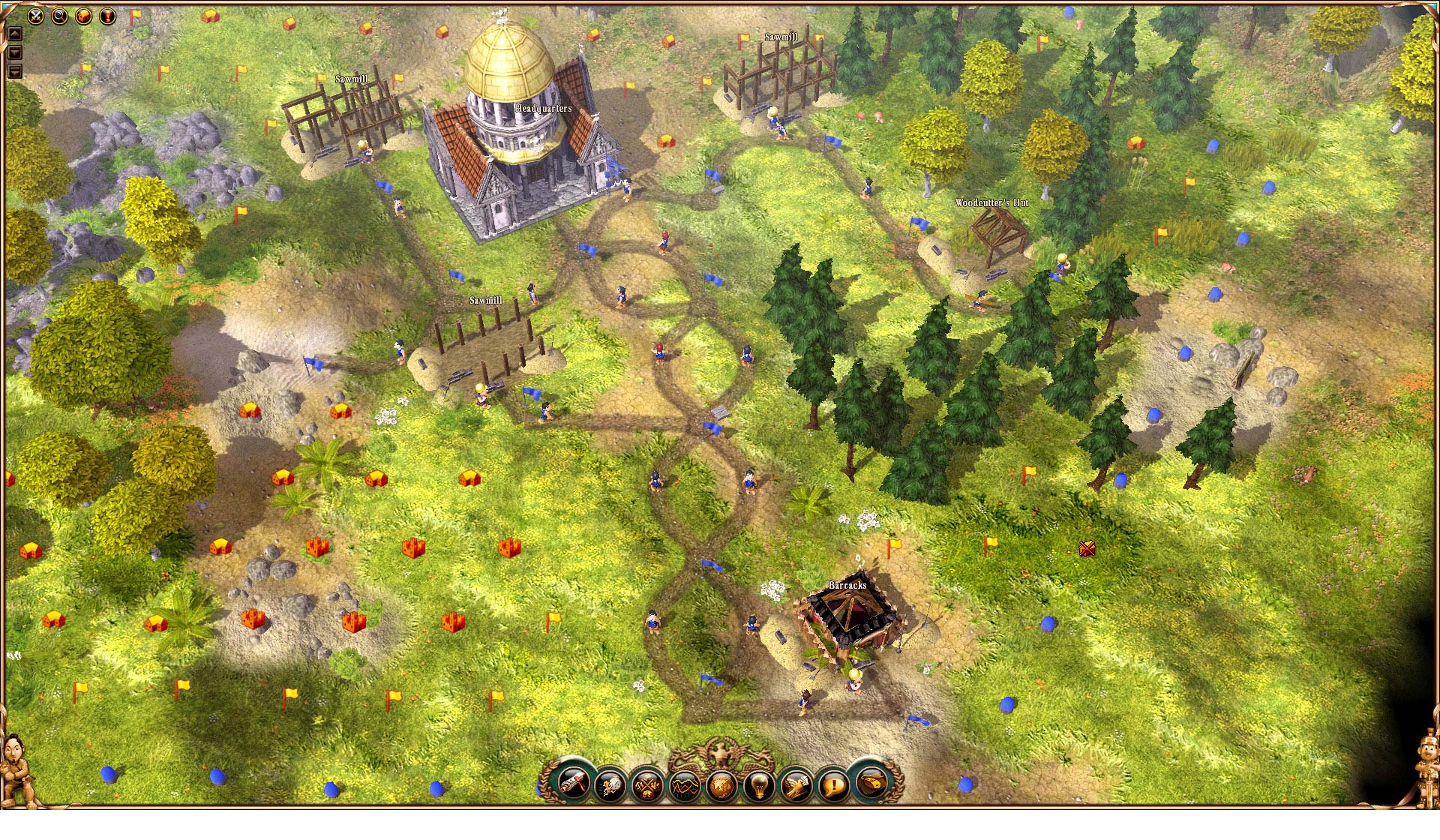
Task: Click the up arrow button
Action: point(14,34)
